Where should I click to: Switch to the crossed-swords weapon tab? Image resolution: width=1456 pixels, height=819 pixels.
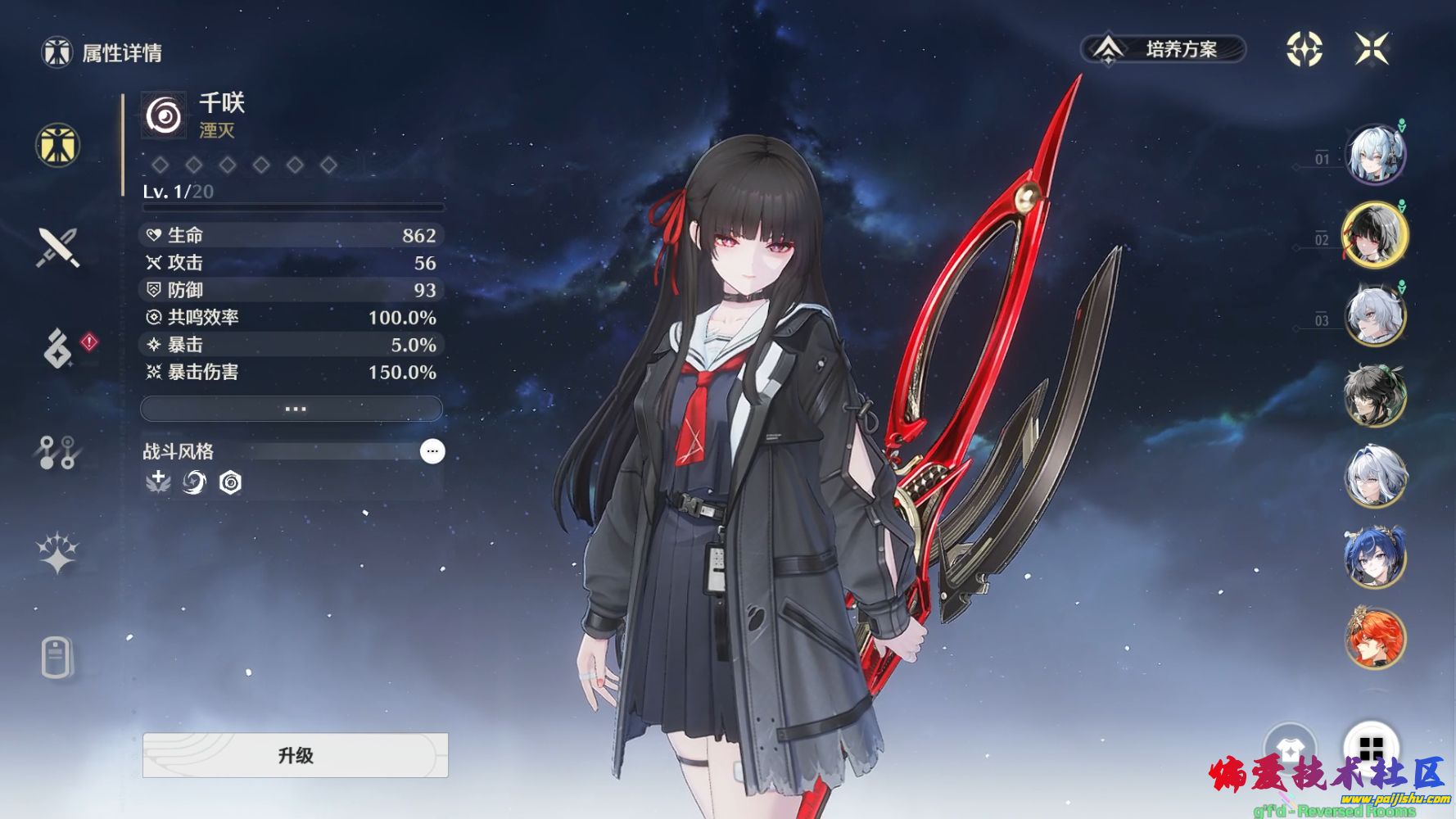pyautogui.click(x=57, y=247)
